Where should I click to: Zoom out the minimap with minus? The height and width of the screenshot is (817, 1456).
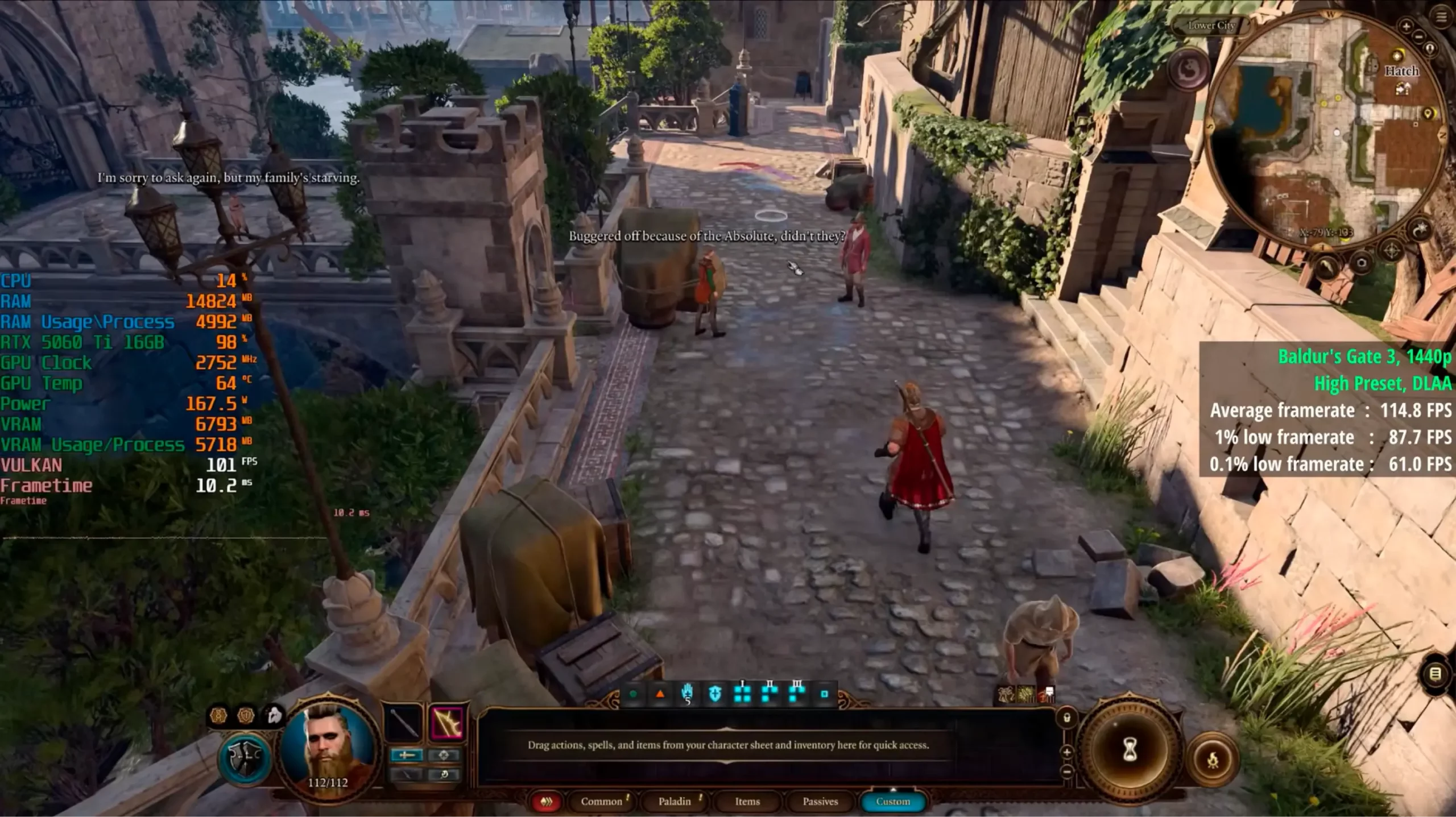[1418, 36]
